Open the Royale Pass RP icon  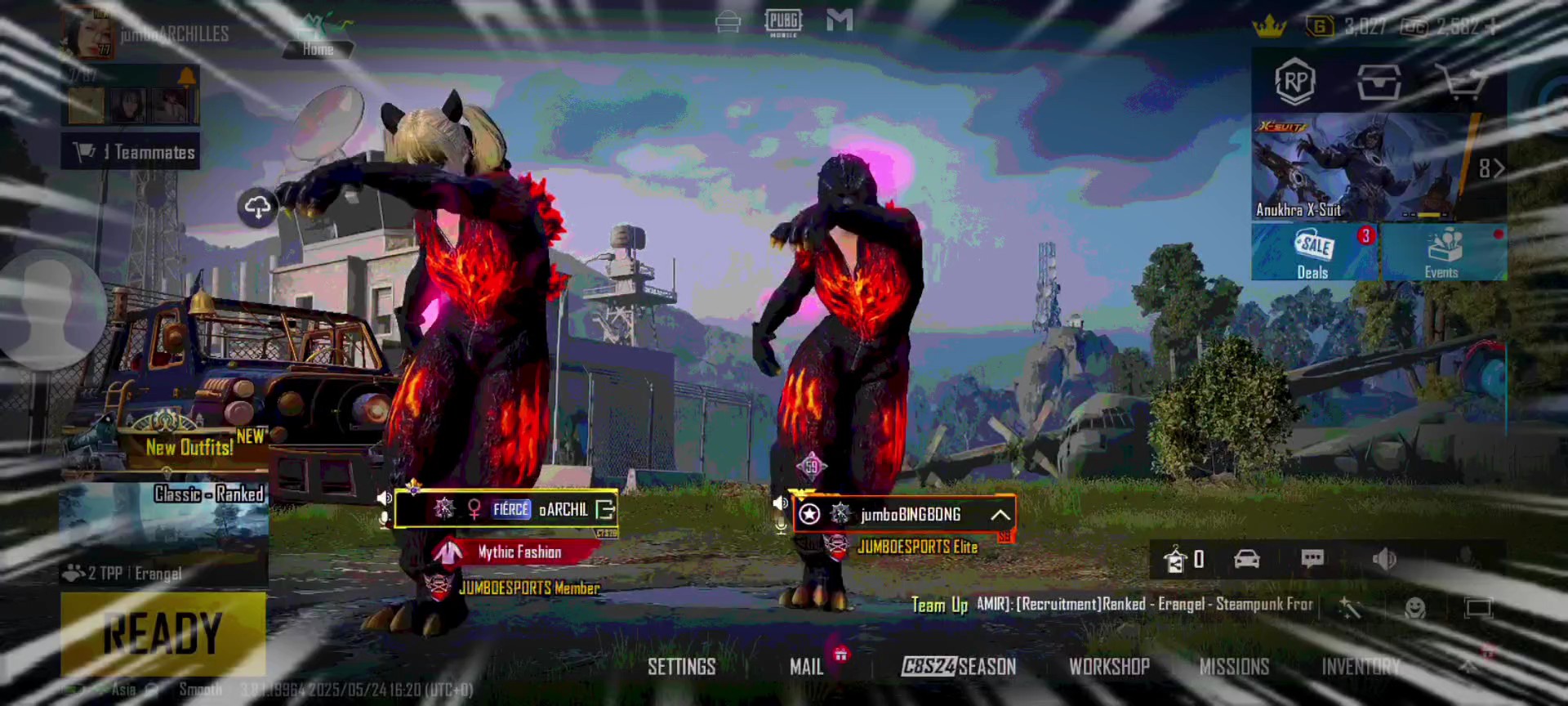point(1295,82)
